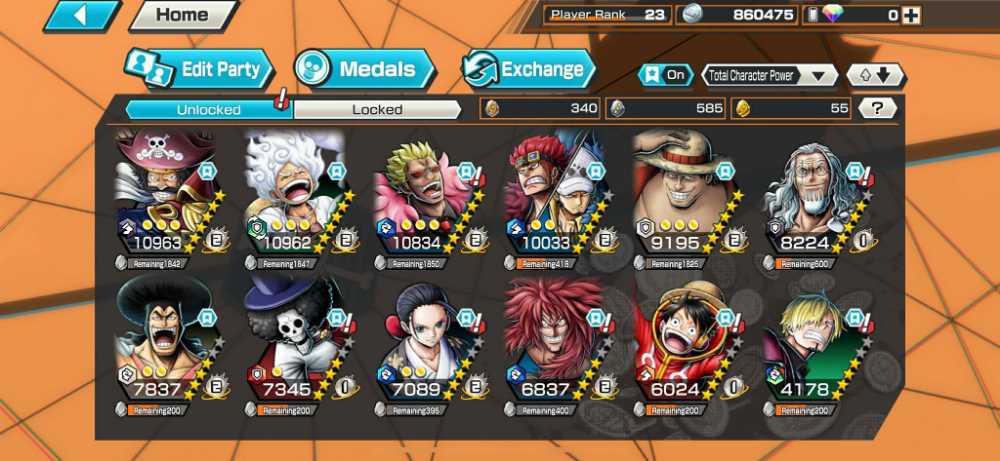
Task: Add rainbow diamonds with the plus button
Action: [x=910, y=15]
